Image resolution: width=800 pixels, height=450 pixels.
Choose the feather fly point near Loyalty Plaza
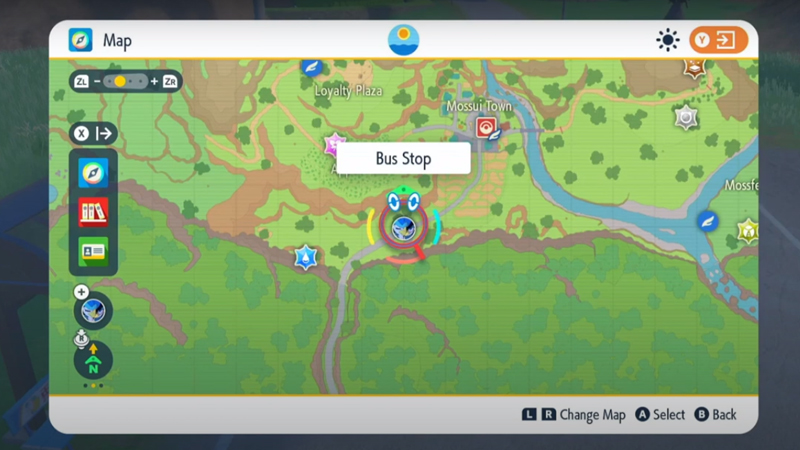[x=311, y=68]
